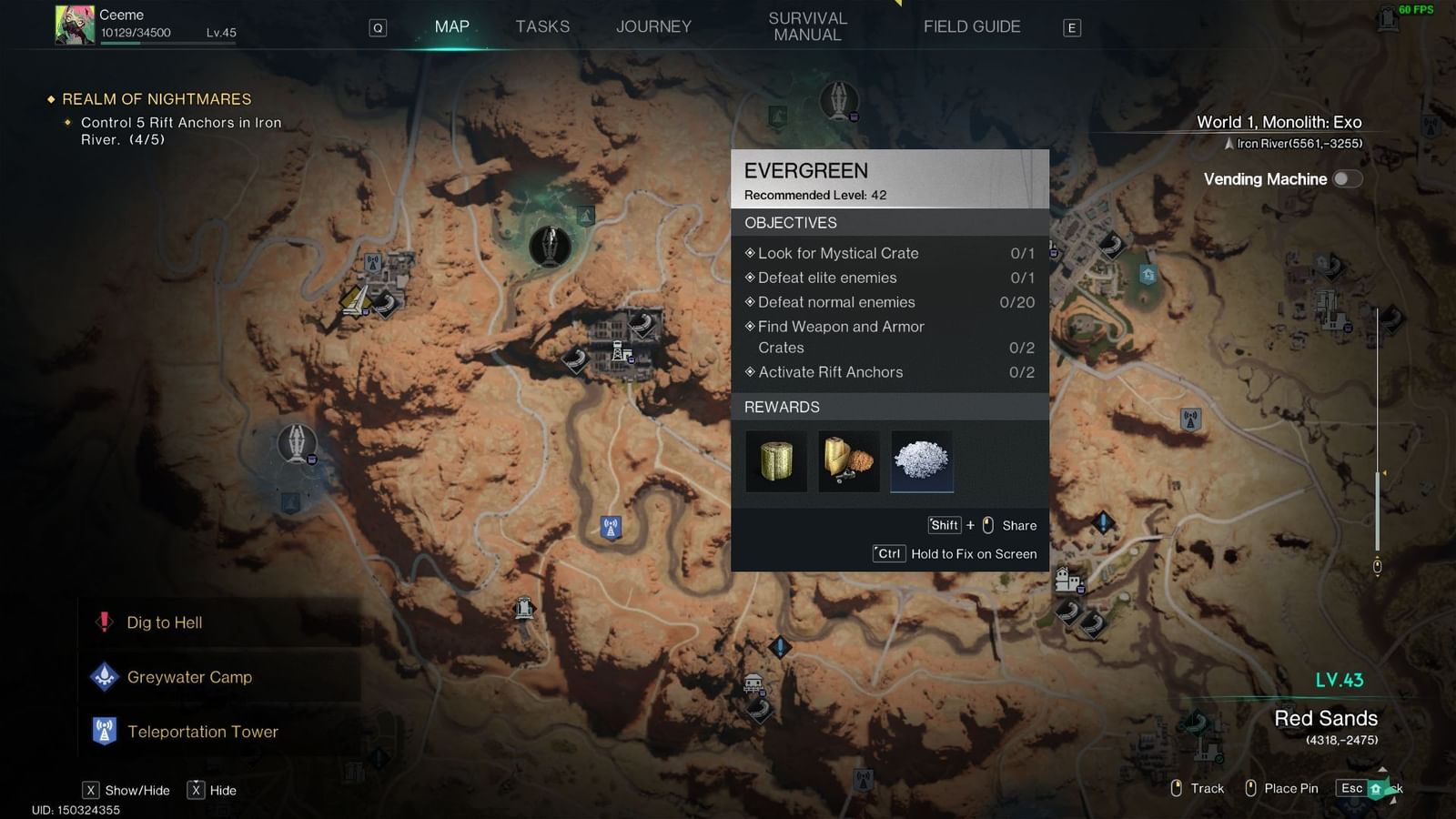
Task: Select the Look for Mystical Crate objective
Action: click(x=837, y=253)
